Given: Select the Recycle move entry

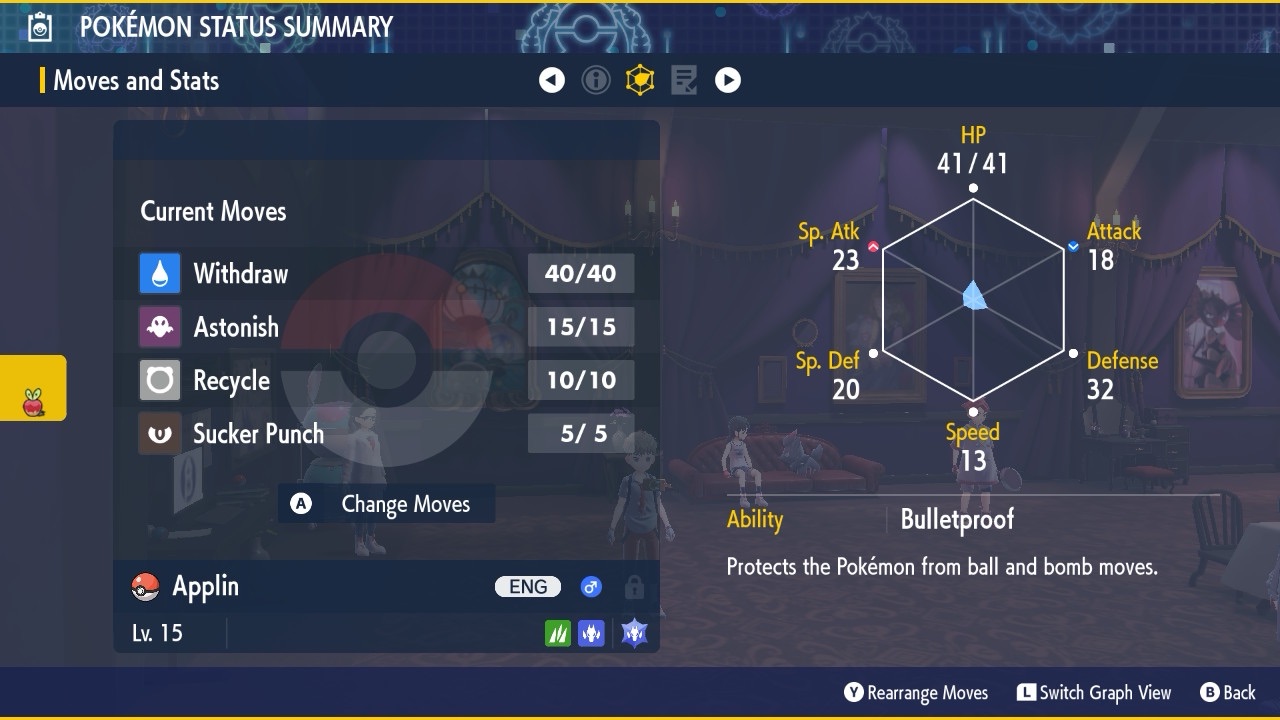Looking at the screenshot, I should [x=385, y=380].
